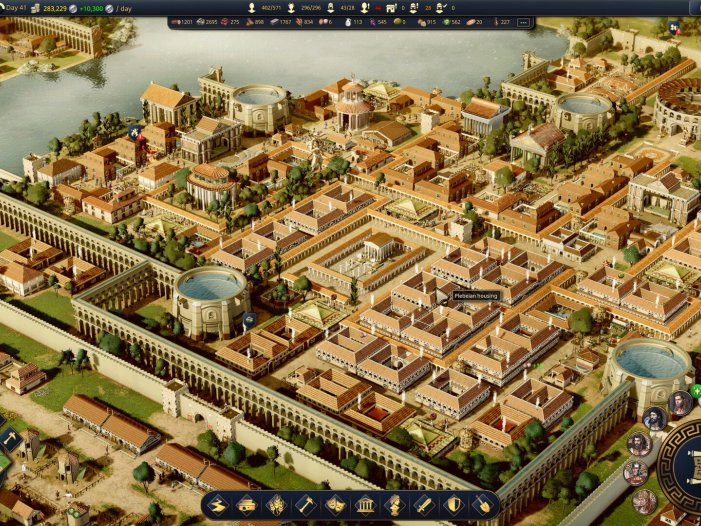Open the sword military category

pos(425,505)
